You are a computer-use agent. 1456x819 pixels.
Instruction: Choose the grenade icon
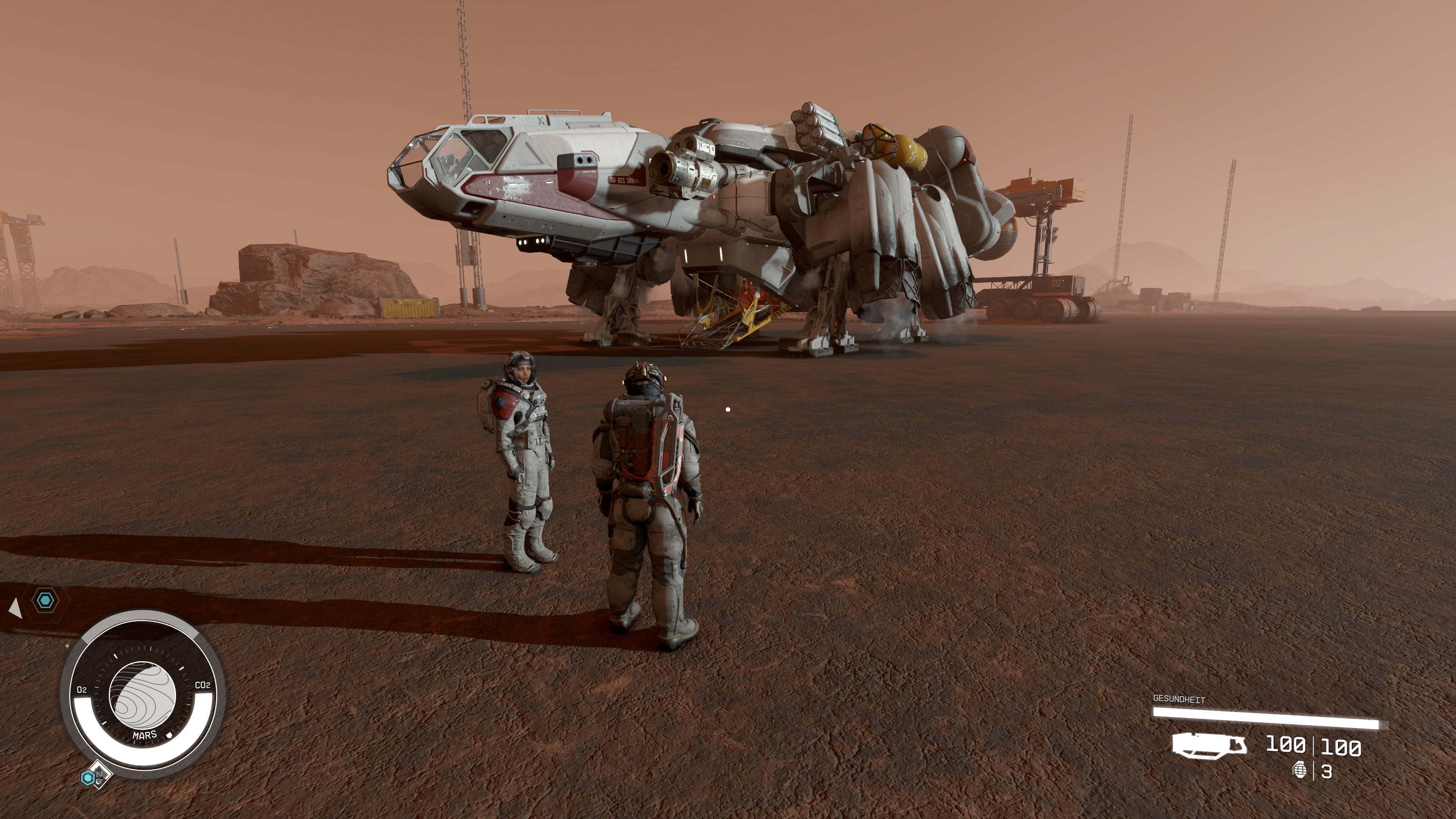(1299, 770)
